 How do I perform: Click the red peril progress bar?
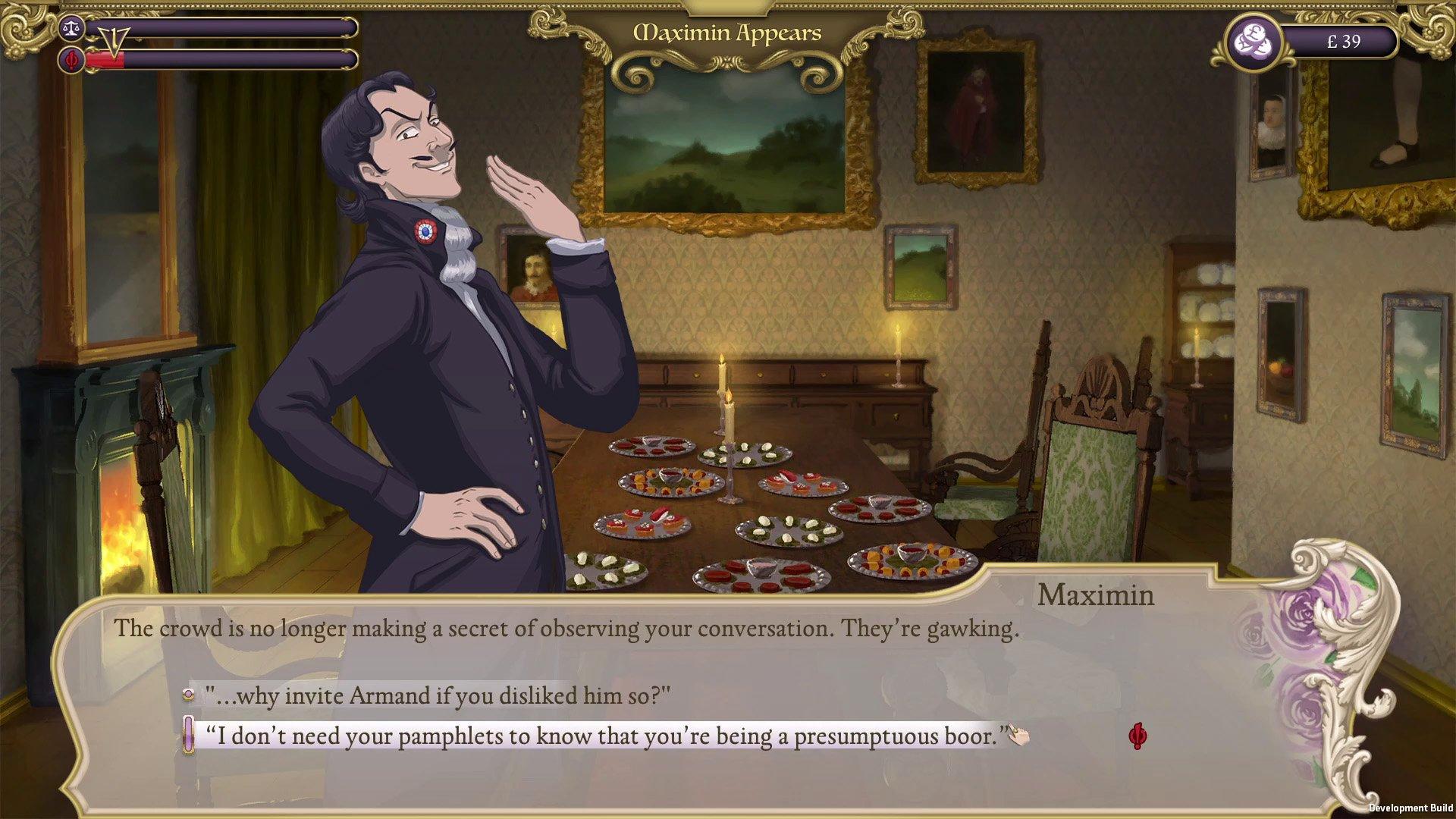pos(220,58)
